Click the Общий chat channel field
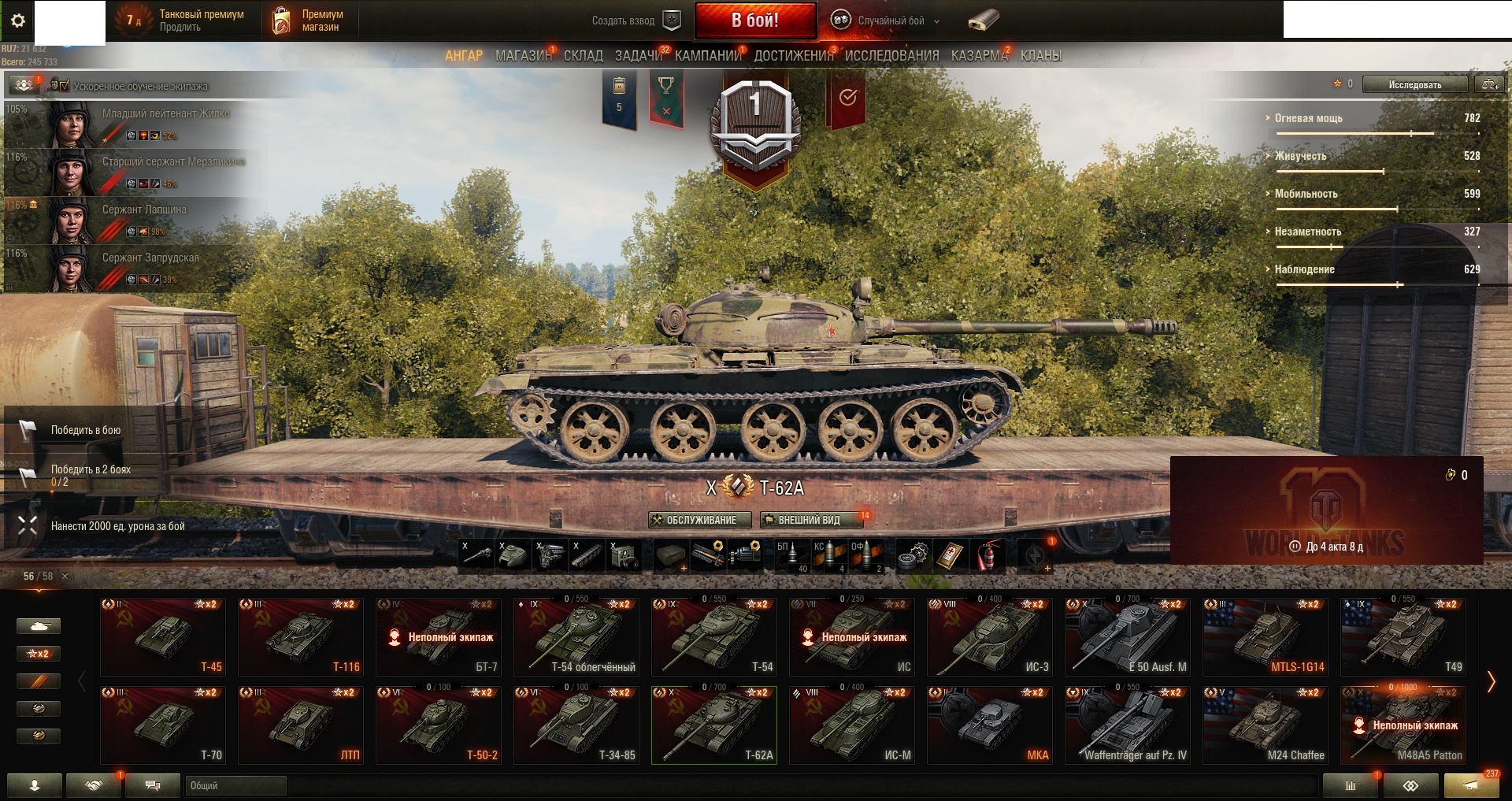The image size is (1512, 801). click(x=236, y=785)
